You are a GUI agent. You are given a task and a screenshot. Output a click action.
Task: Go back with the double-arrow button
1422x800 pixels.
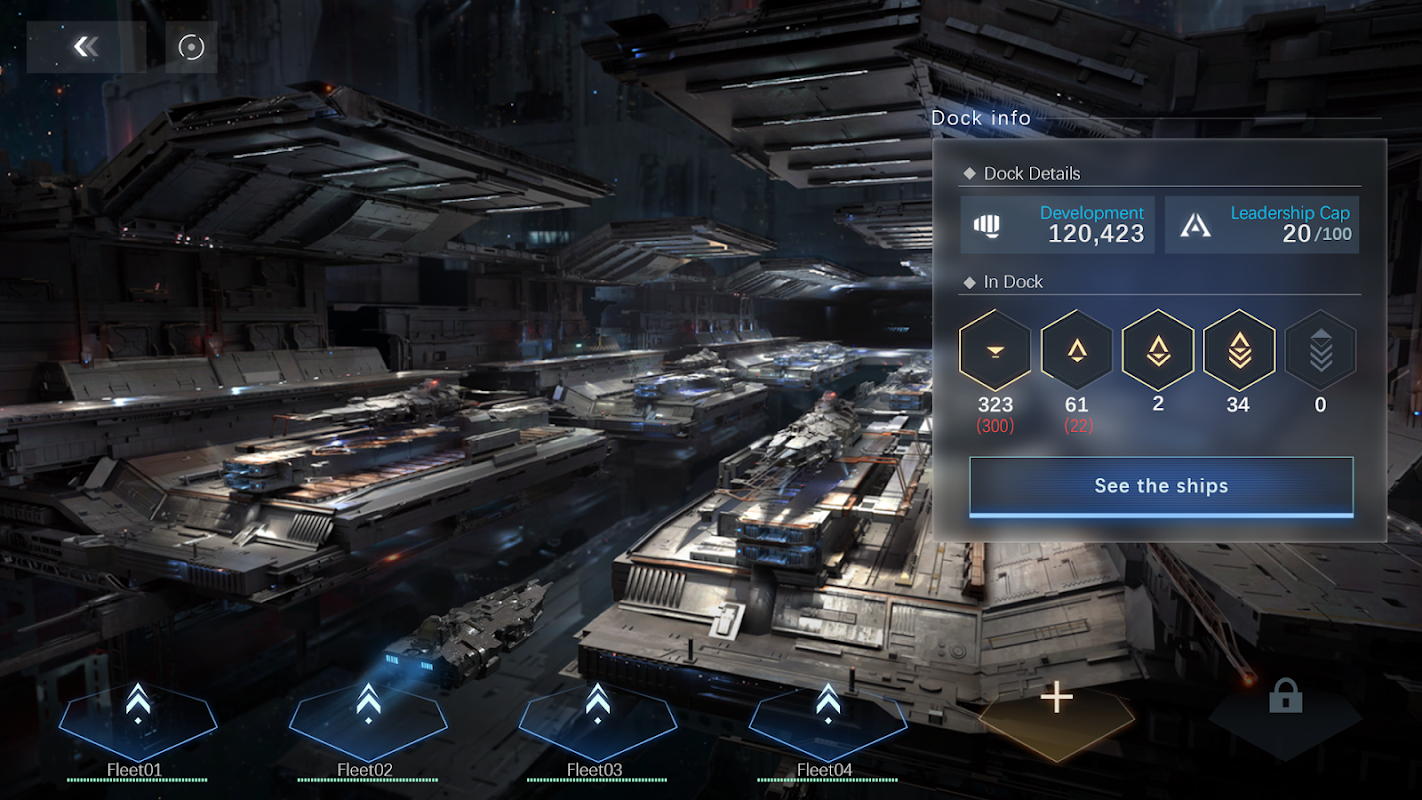click(x=86, y=47)
